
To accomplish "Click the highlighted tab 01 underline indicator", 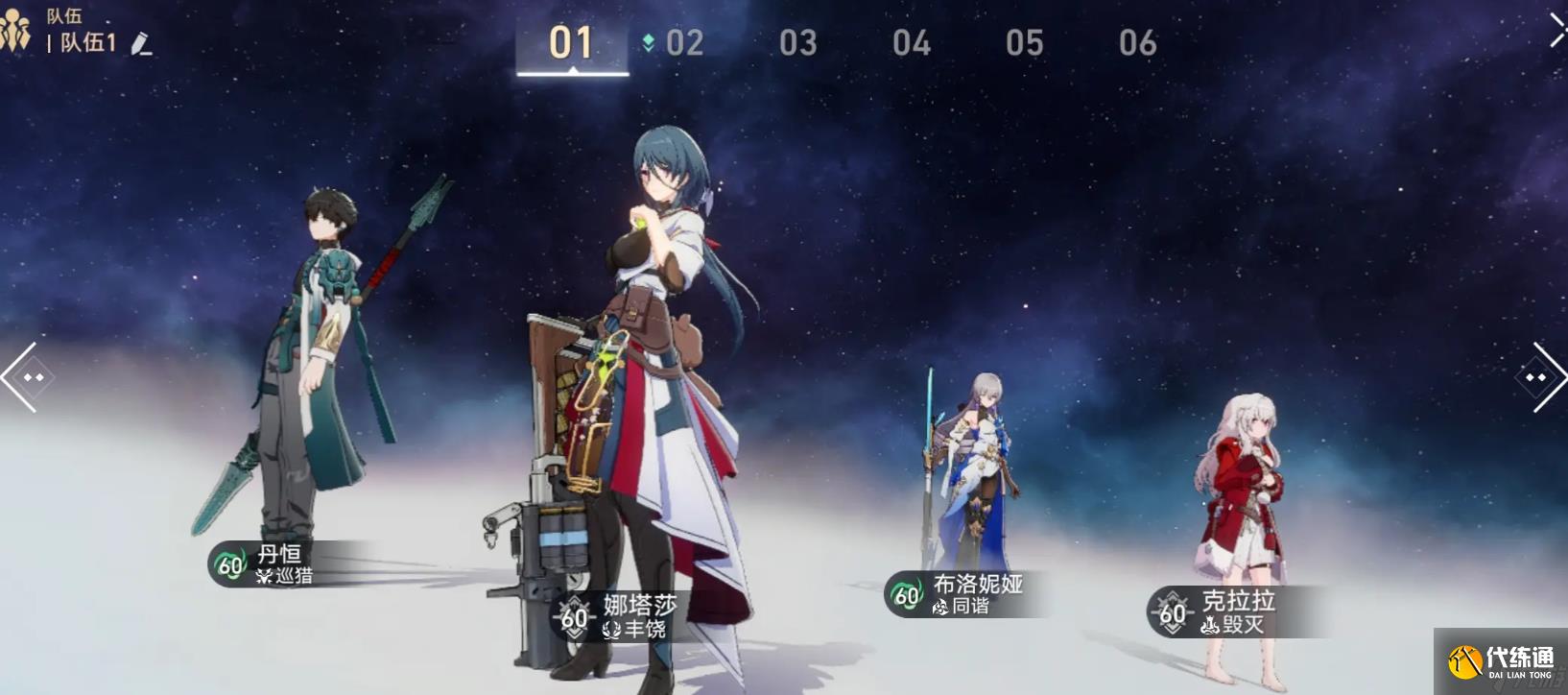I will click(571, 72).
